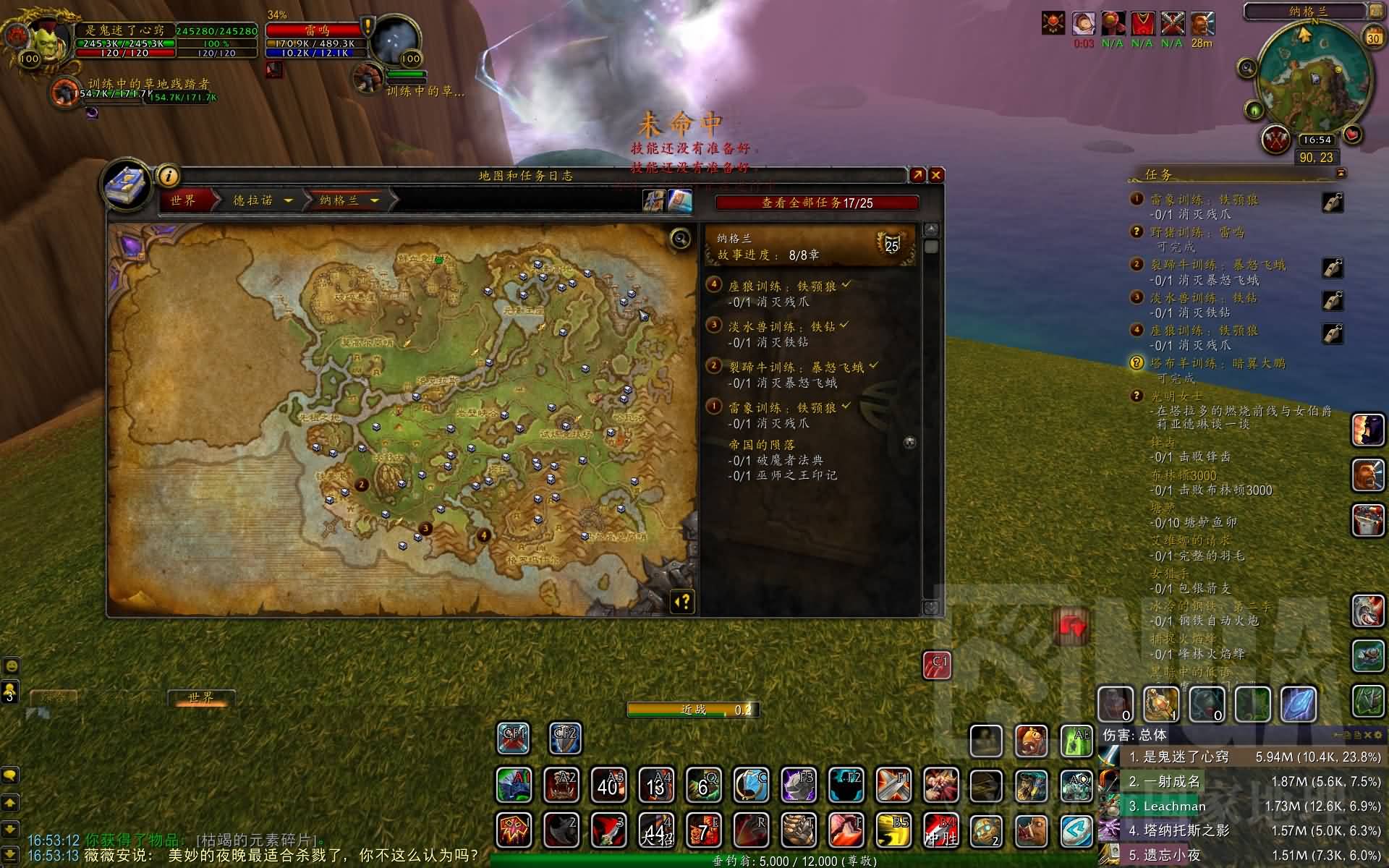The height and width of the screenshot is (868, 1389).
Task: Select Leachman row in damage meter
Action: (1175, 806)
